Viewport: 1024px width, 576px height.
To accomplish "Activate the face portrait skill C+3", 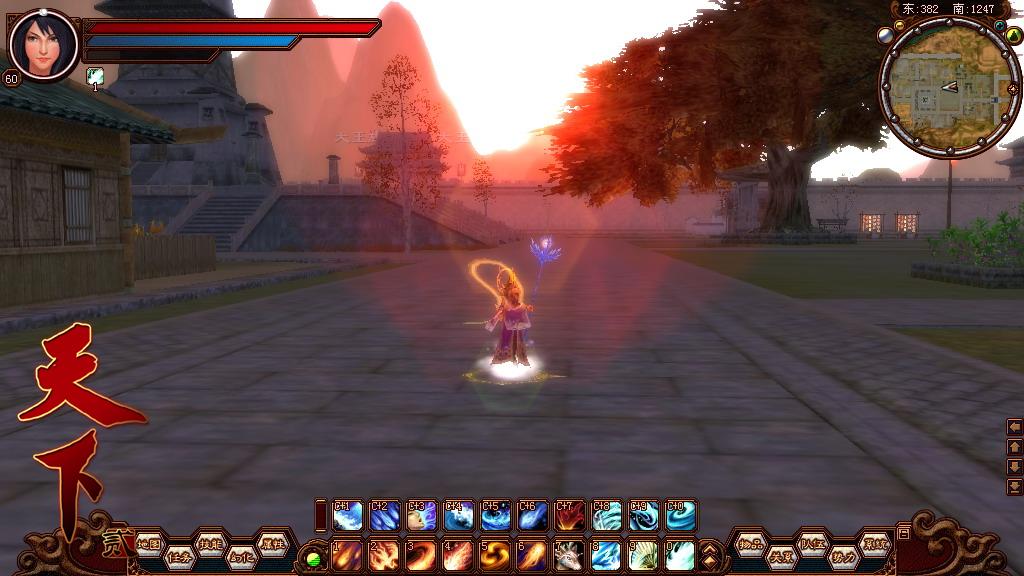I will coord(421,515).
